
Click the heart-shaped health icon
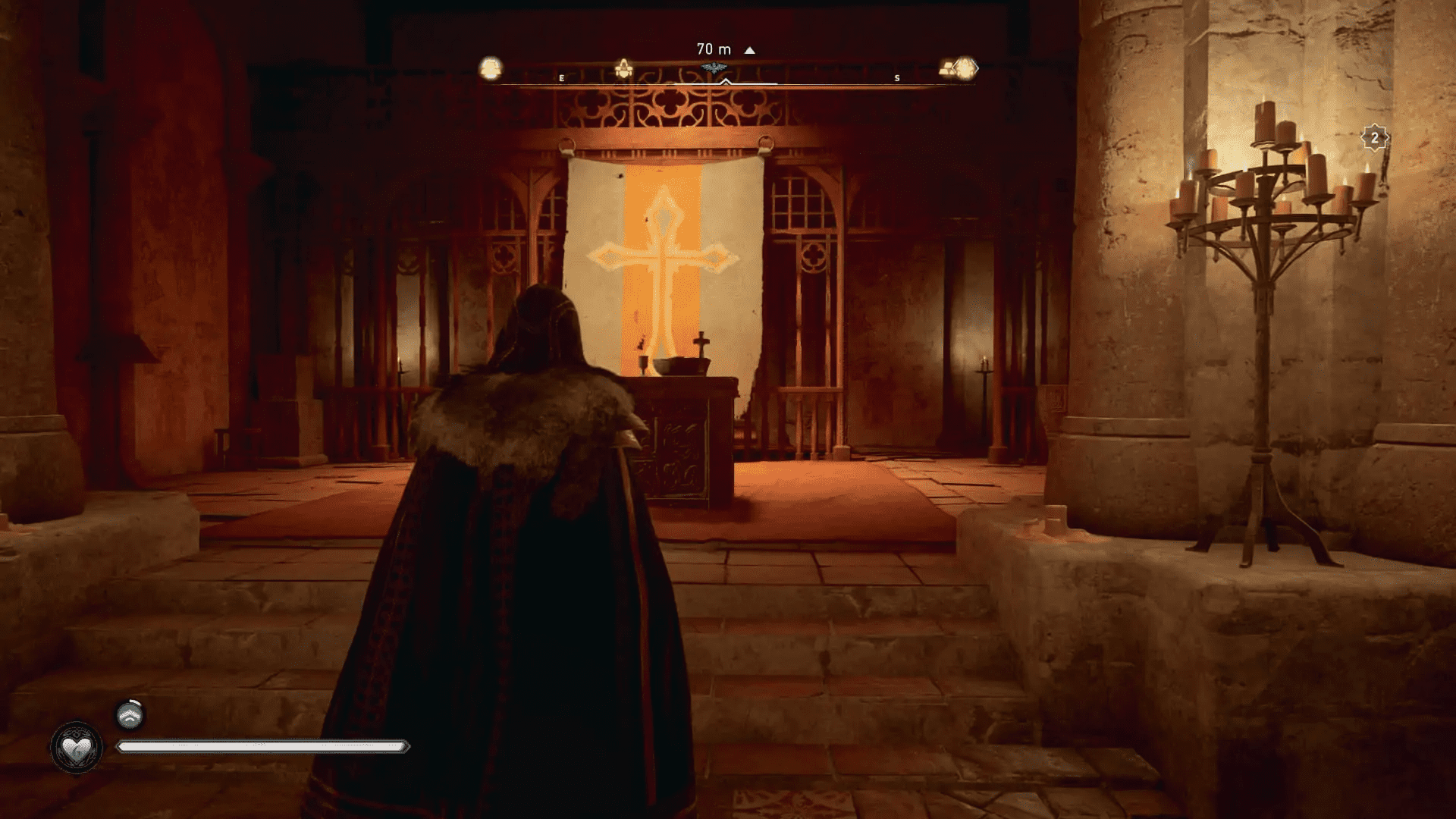tap(75, 746)
